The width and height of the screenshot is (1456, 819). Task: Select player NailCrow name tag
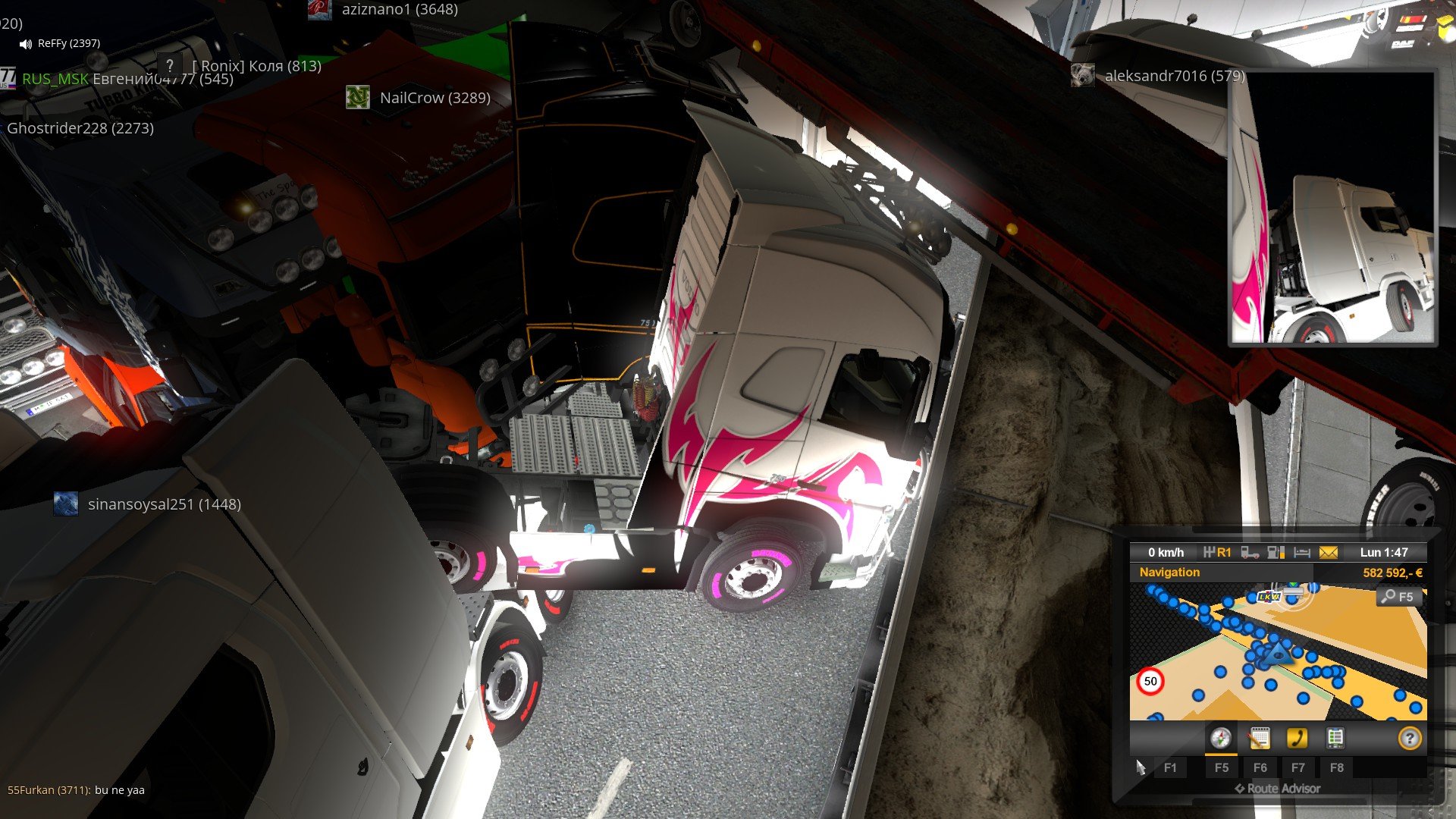[x=435, y=98]
